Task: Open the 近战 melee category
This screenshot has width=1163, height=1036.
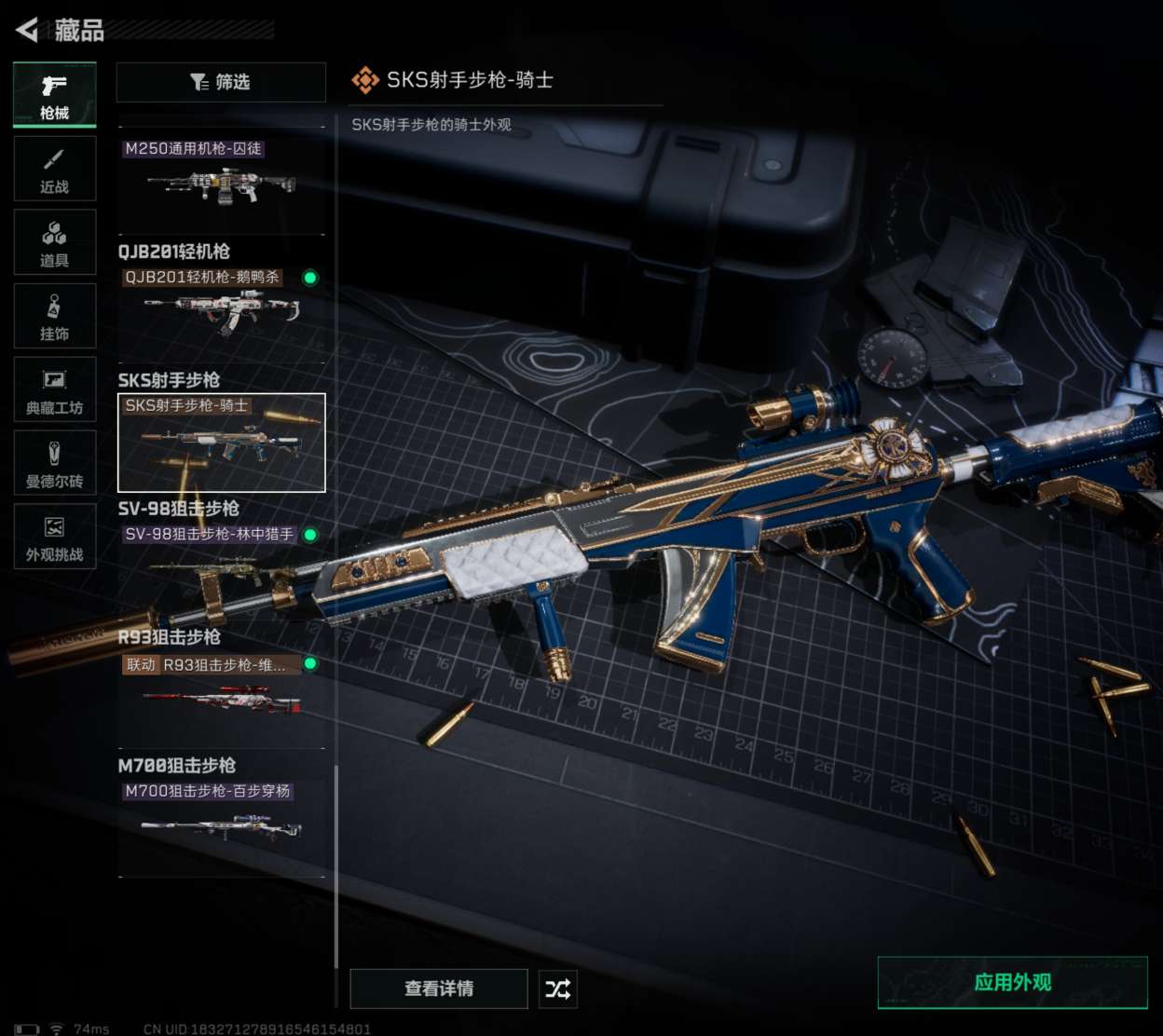Action: 54,169
